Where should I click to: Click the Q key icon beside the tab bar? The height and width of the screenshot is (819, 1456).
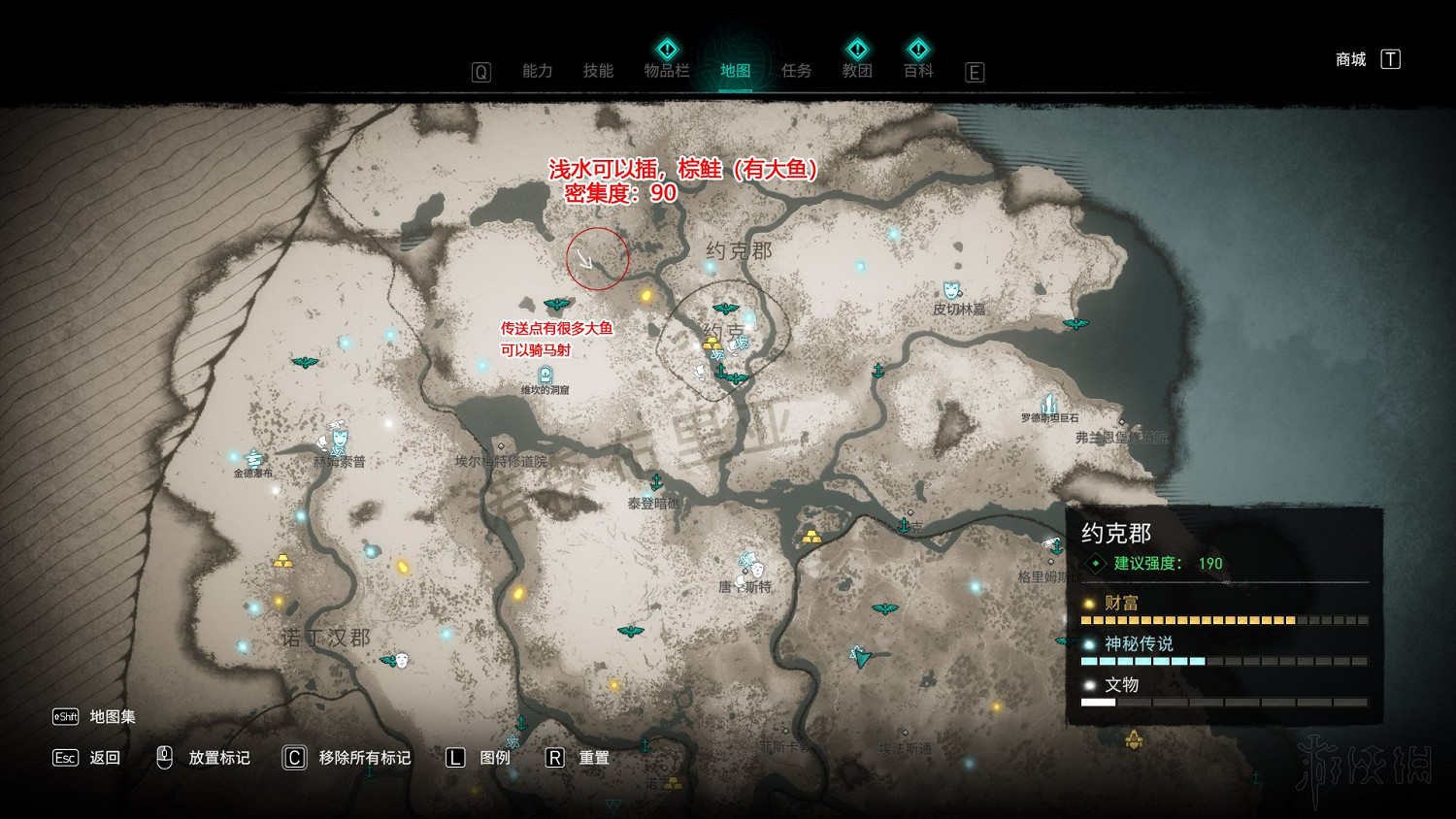[481, 71]
